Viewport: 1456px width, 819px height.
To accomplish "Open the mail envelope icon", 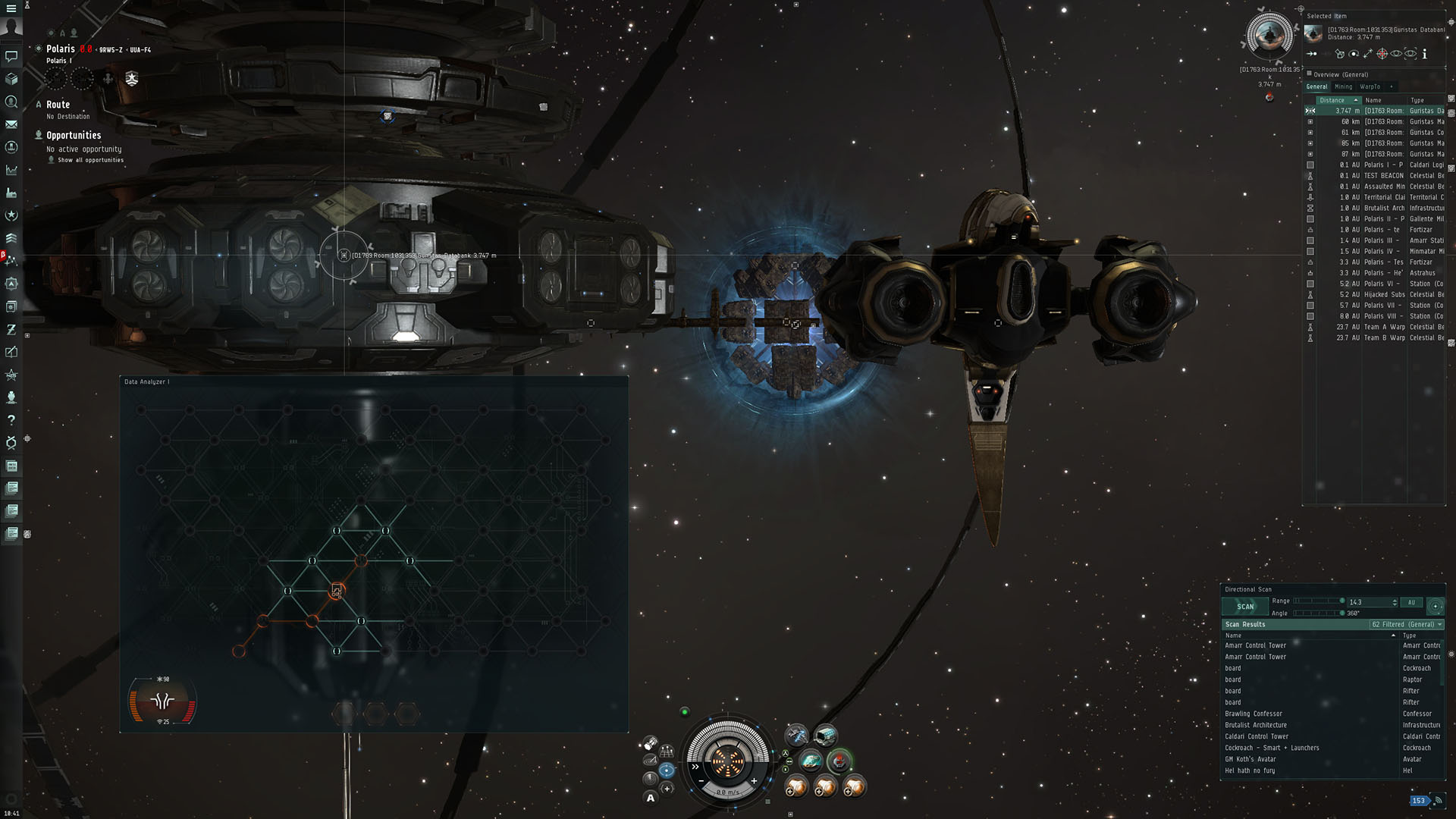I will (11, 124).
